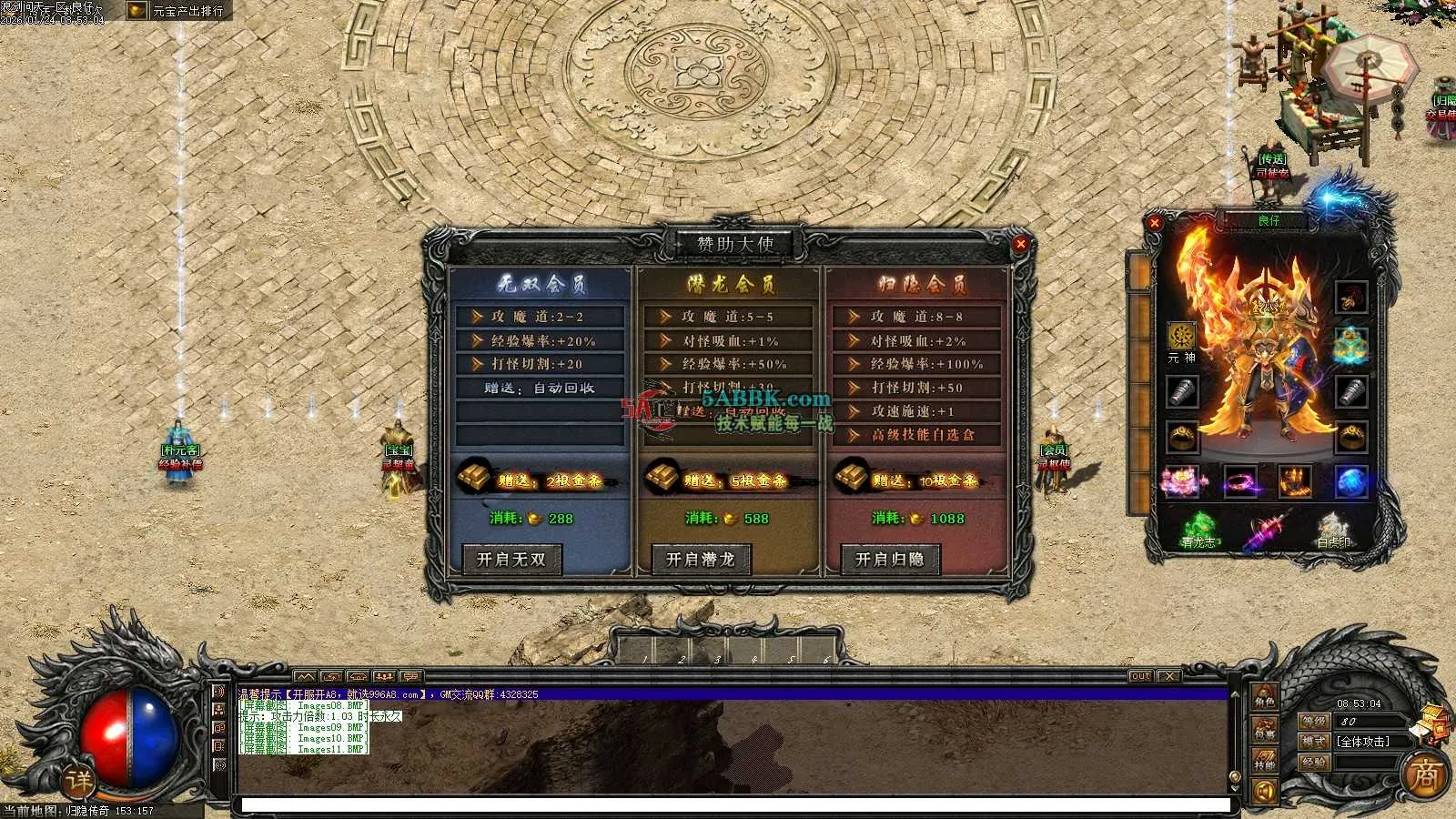Open the 包裹 bag button
Screen dimensions: 1456x819
coord(1264,730)
